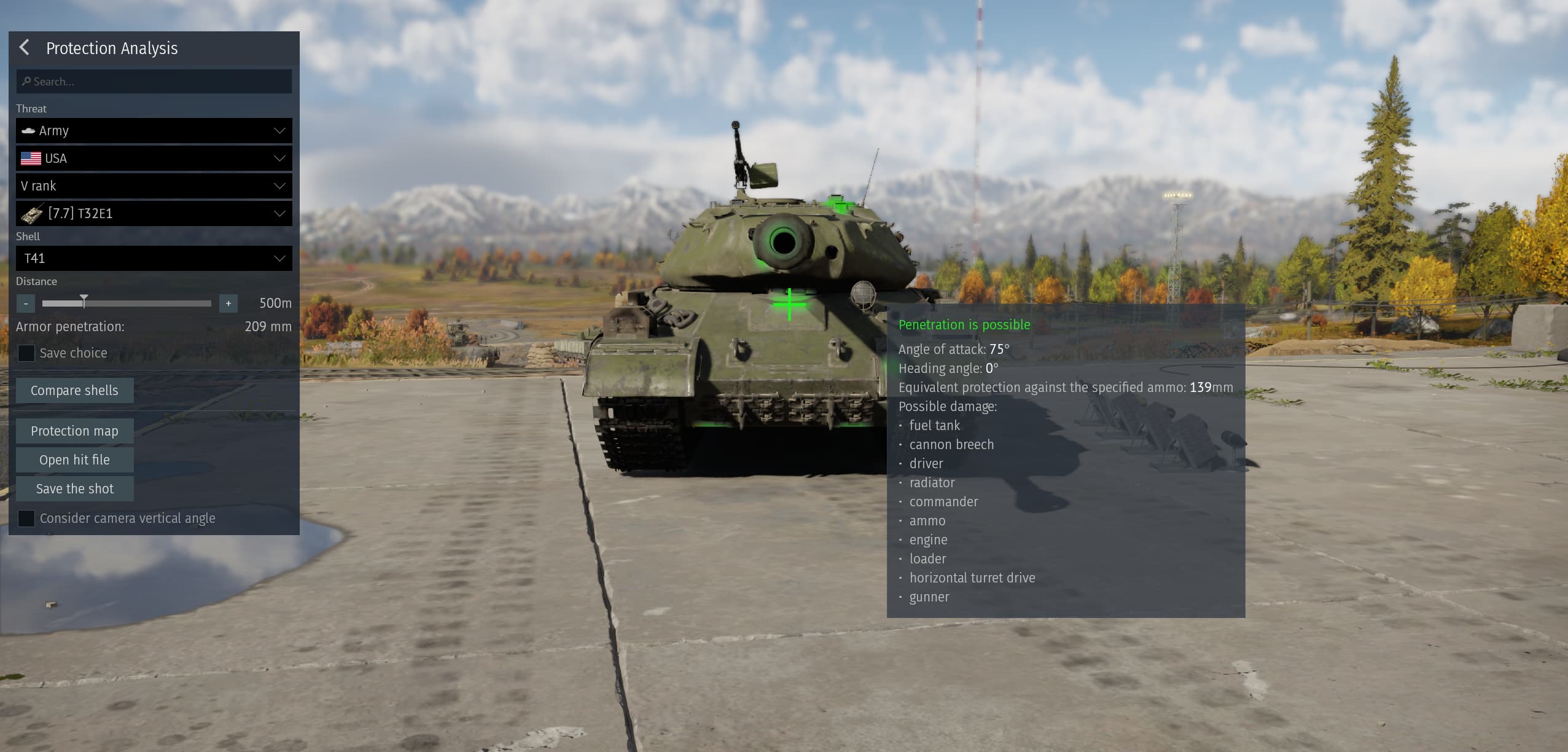
Task: Tick the Save choice checkbox
Action: 26,353
